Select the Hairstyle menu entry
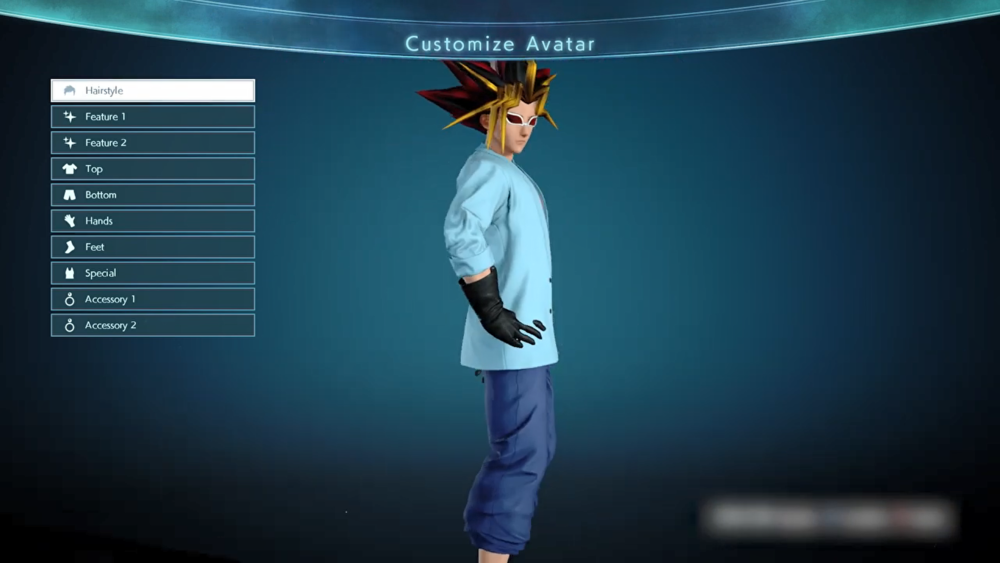This screenshot has width=1000, height=563. pos(153,91)
